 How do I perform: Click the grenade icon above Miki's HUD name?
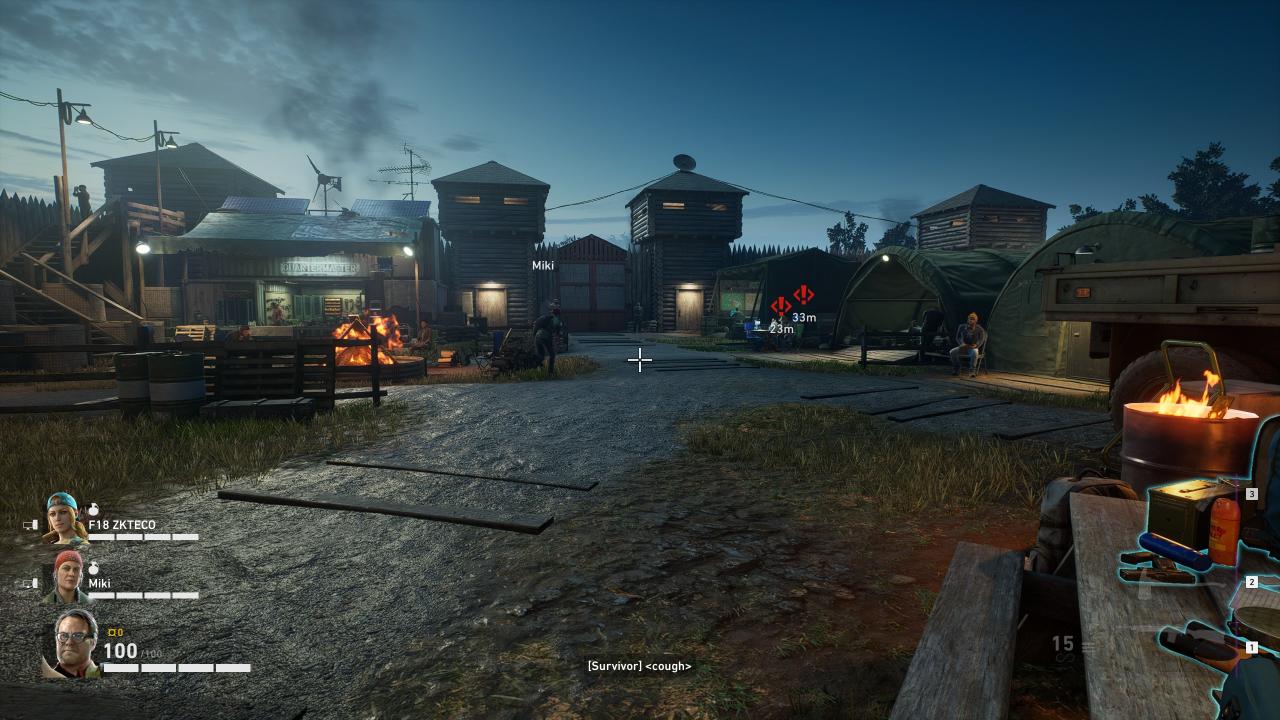pos(94,568)
